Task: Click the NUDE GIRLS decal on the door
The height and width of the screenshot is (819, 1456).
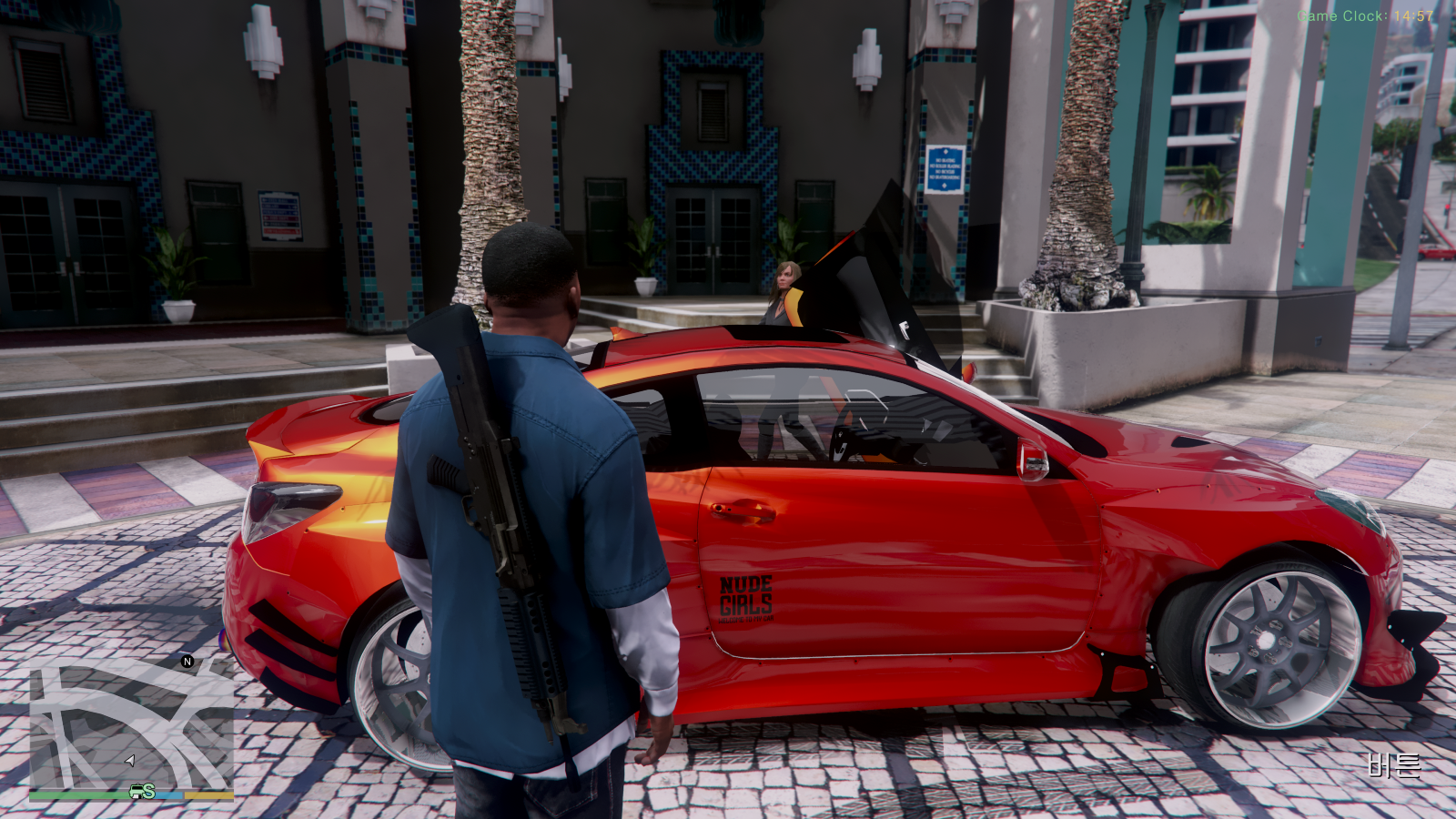Action: (x=746, y=597)
